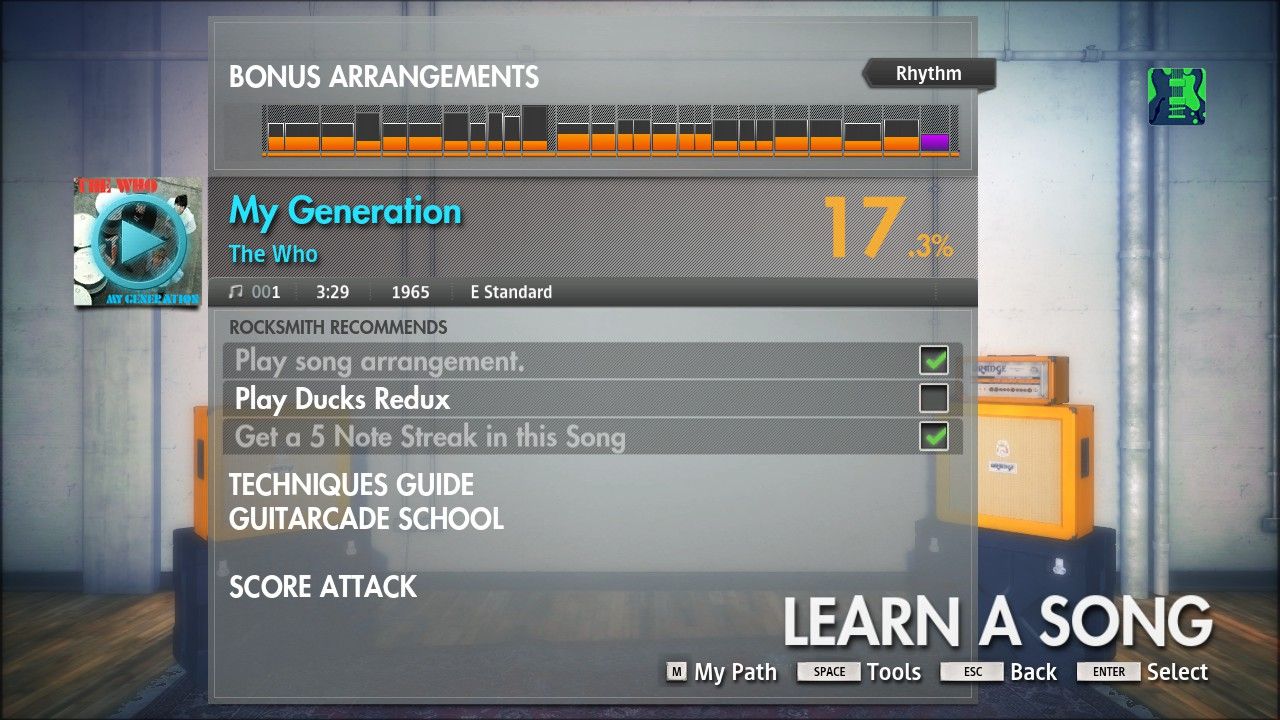1280x720 pixels.
Task: Click the ESC key icon for Back
Action: [971, 672]
